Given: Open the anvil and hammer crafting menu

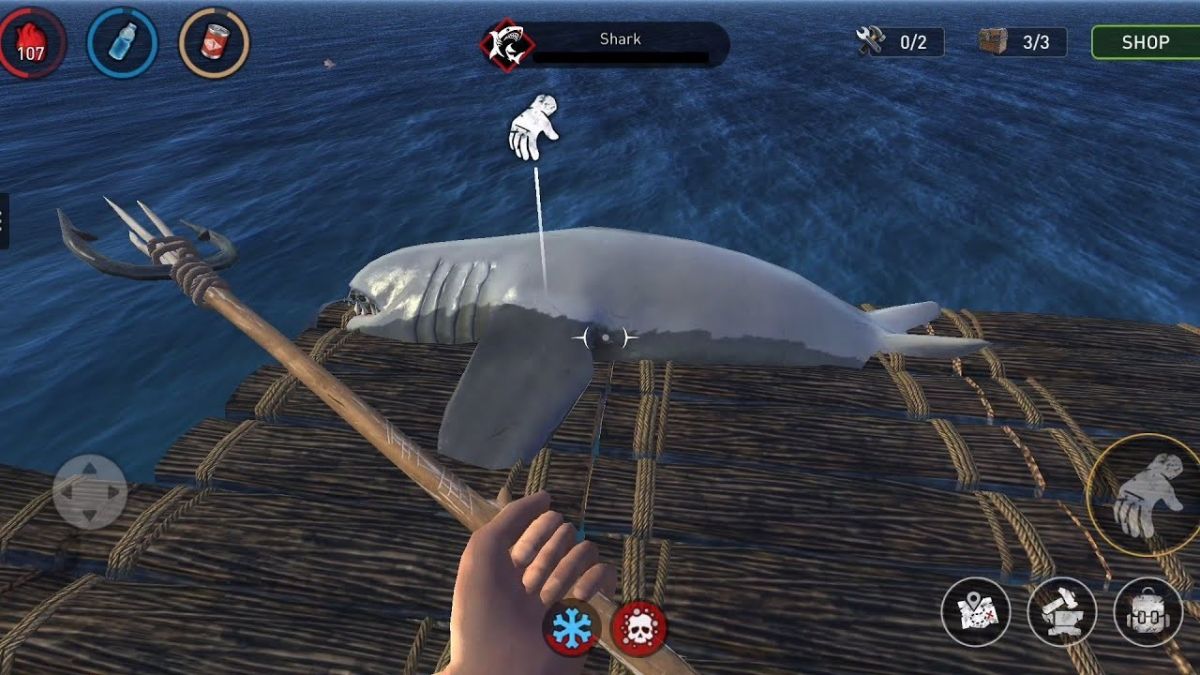Looking at the screenshot, I should (x=1061, y=612).
